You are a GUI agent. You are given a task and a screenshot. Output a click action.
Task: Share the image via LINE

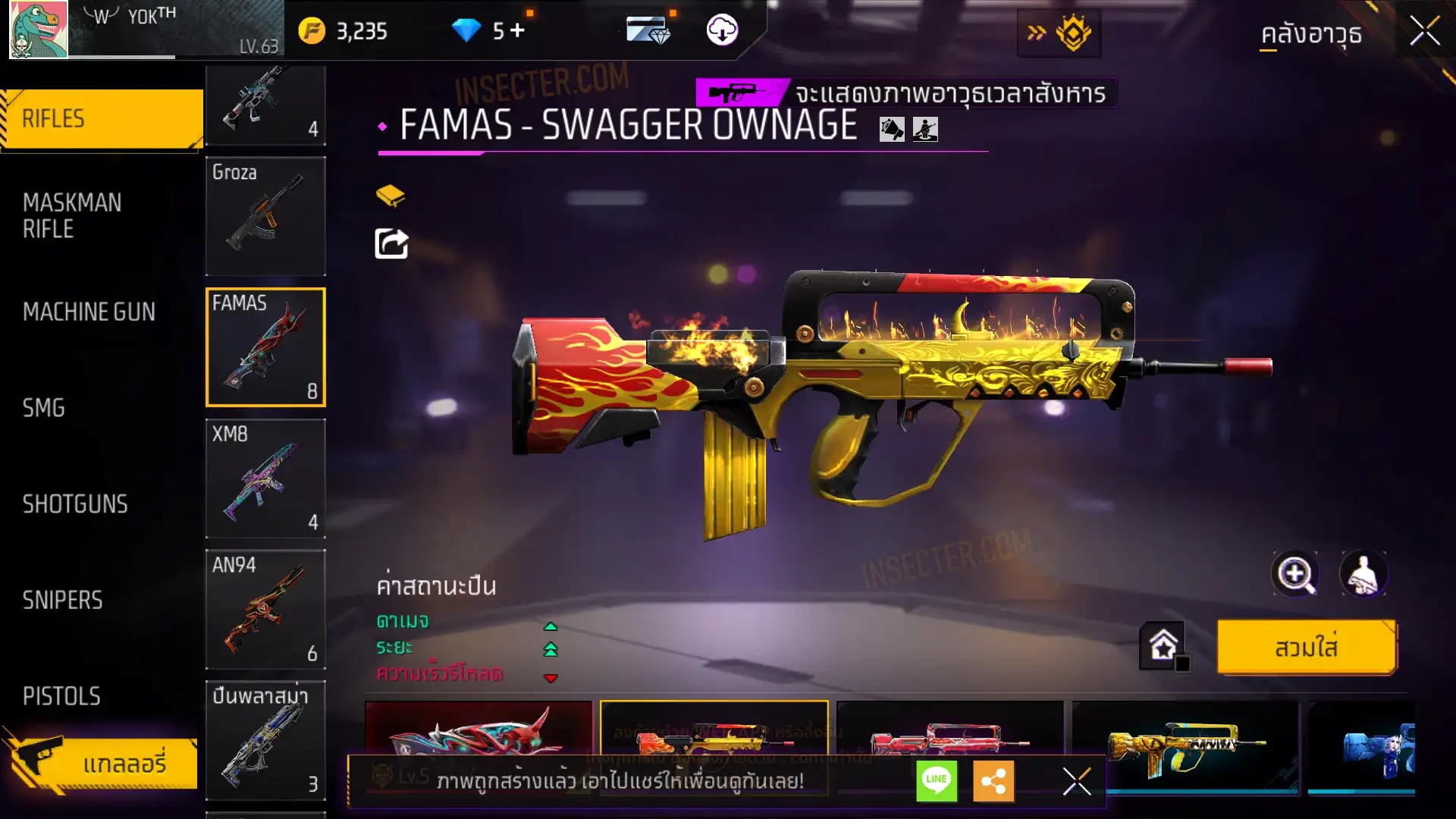coord(937,780)
